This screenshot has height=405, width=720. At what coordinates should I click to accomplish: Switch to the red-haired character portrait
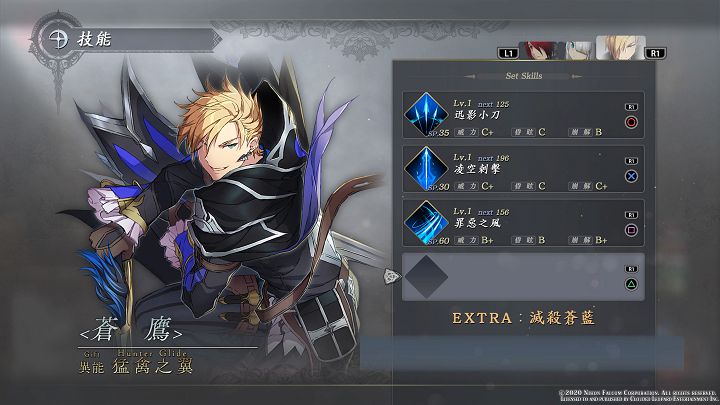click(x=541, y=48)
